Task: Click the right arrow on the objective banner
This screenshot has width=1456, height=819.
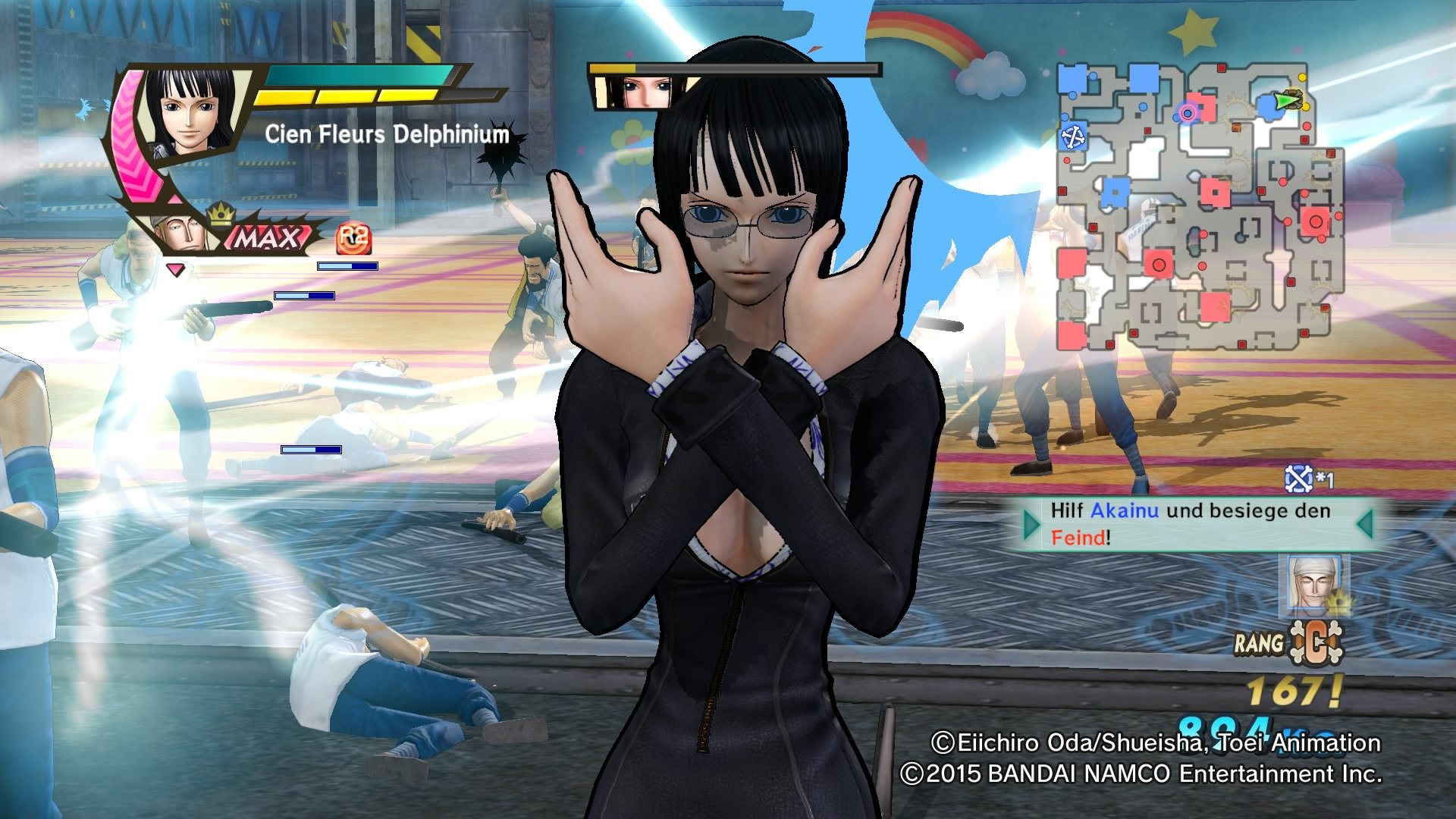Action: pos(1366,523)
